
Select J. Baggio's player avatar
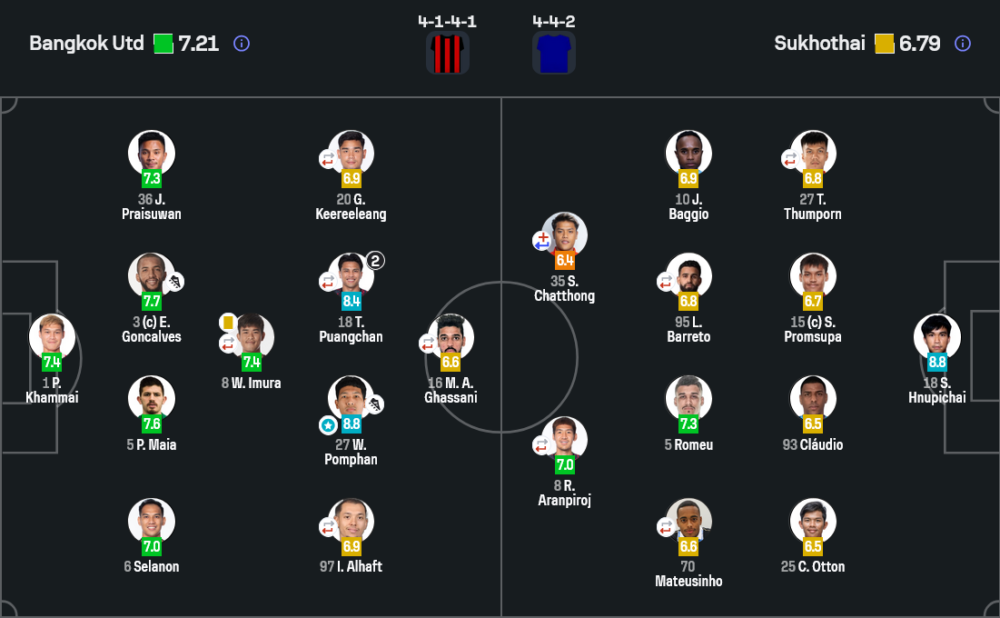click(x=688, y=153)
